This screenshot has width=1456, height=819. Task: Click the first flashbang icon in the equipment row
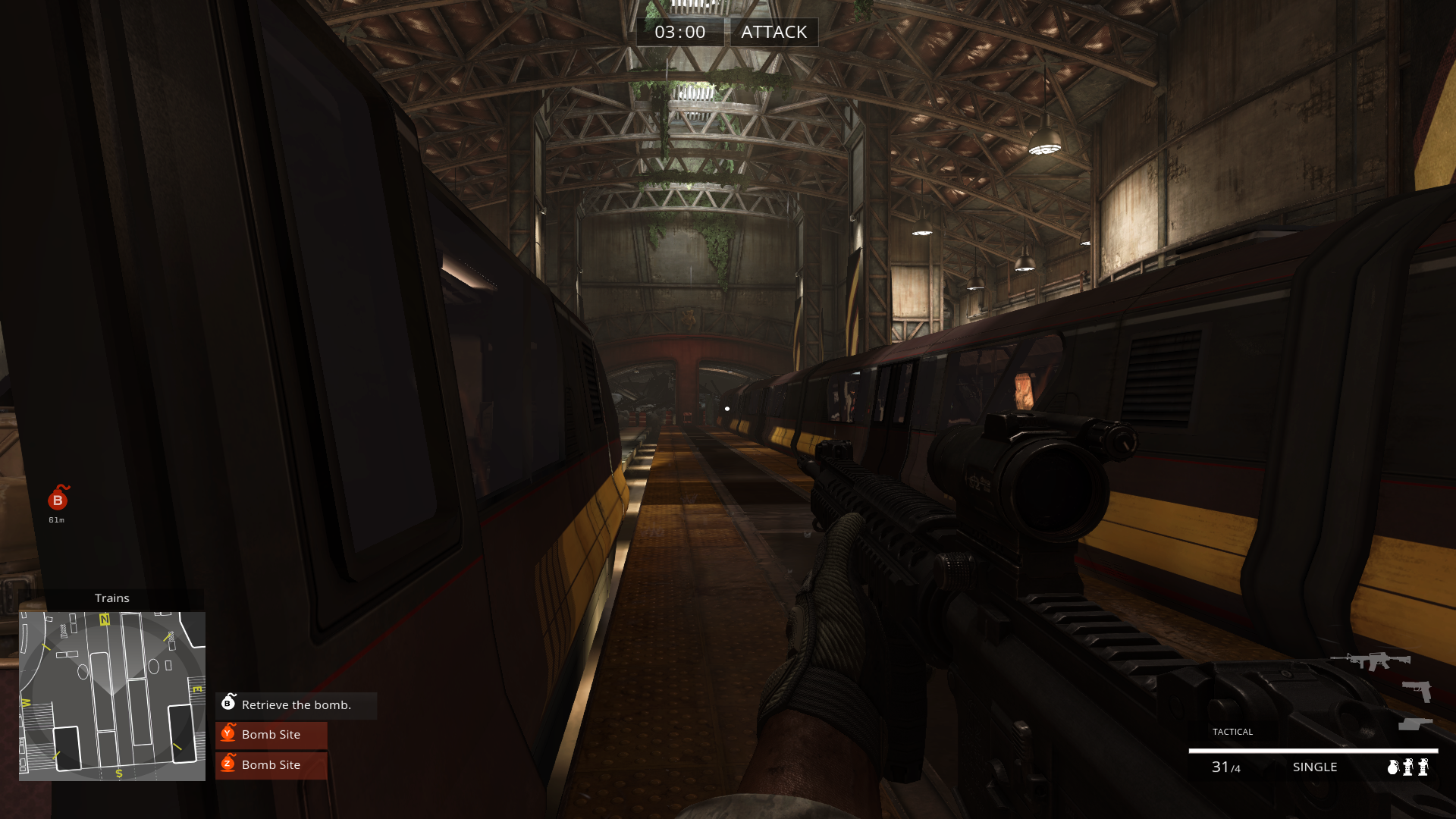[x=1408, y=767]
